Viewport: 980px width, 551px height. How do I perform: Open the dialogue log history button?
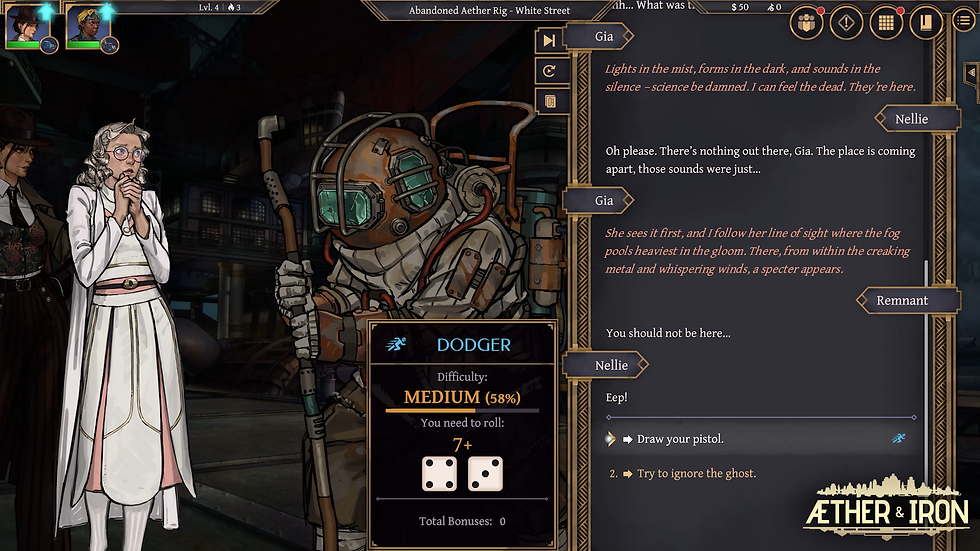pyautogui.click(x=549, y=101)
